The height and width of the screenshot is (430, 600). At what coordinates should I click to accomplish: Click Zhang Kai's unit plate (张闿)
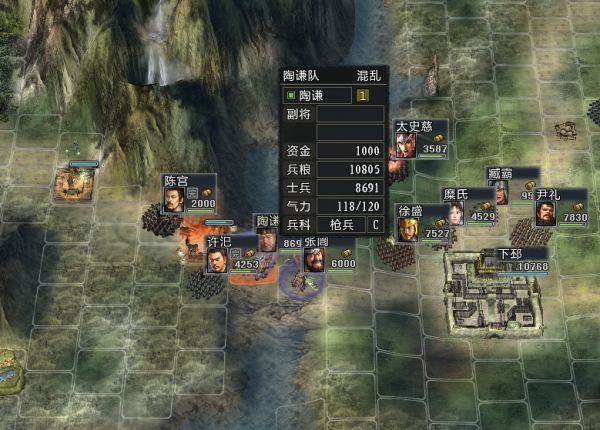click(330, 255)
